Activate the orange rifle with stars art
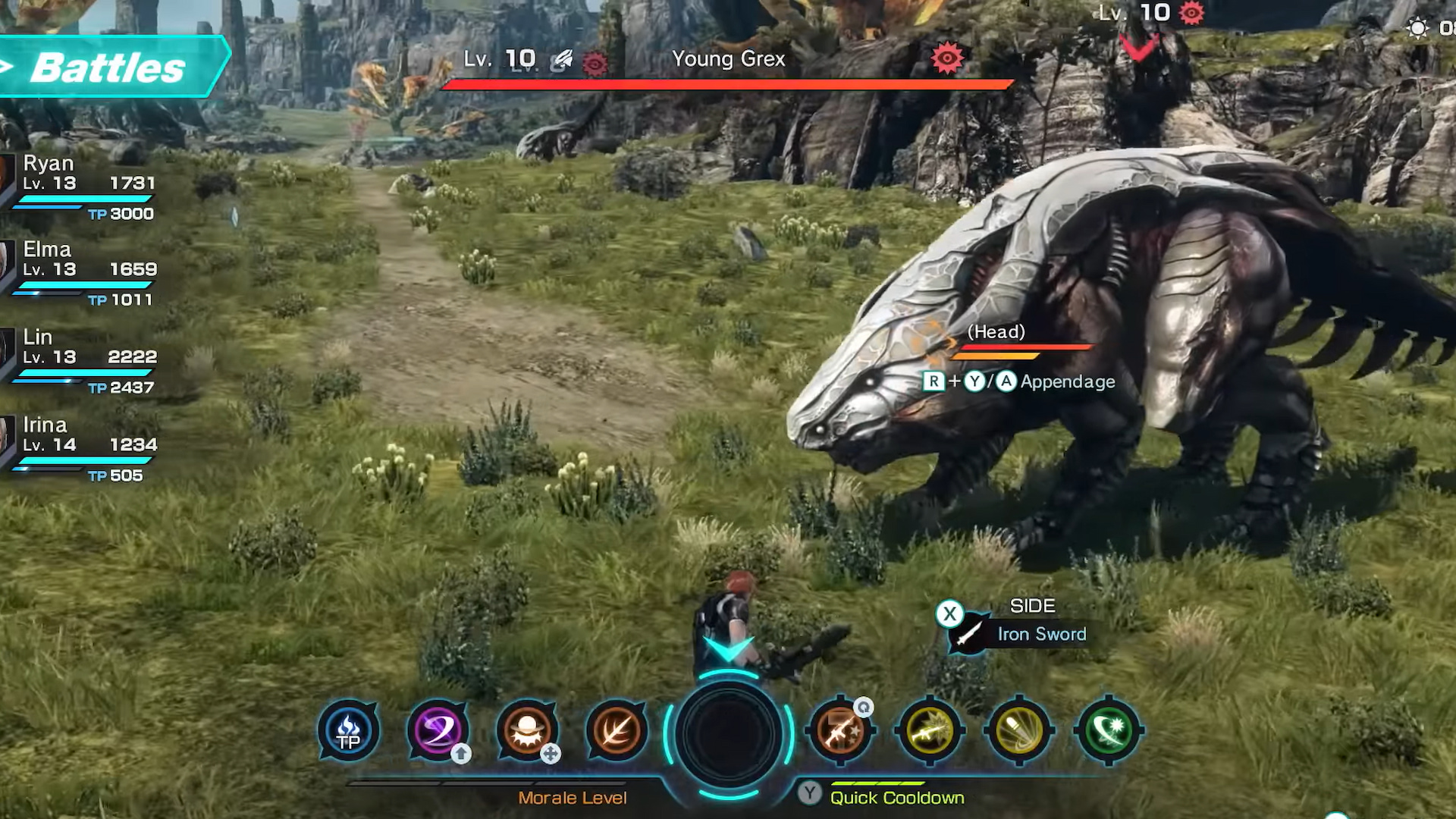Viewport: 1456px width, 819px height. pos(840,731)
